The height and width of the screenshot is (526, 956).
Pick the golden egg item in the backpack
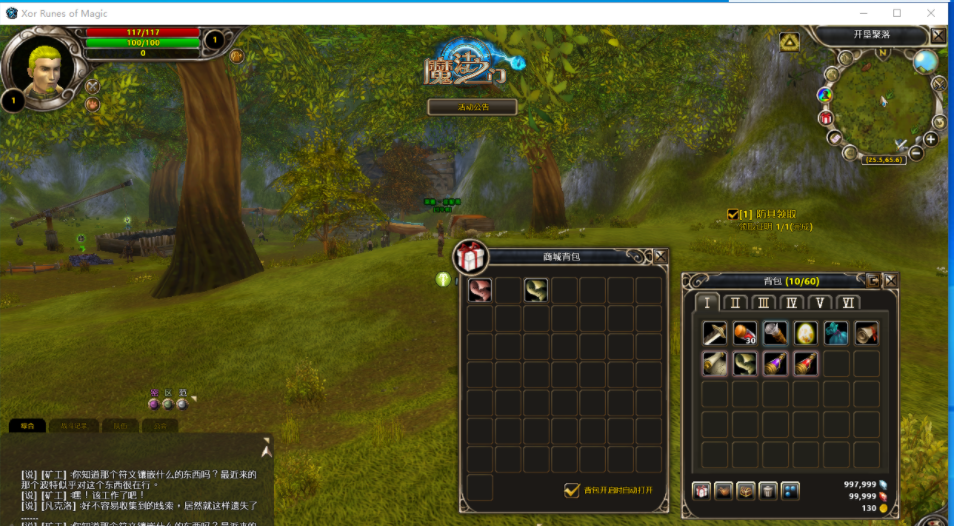click(806, 334)
